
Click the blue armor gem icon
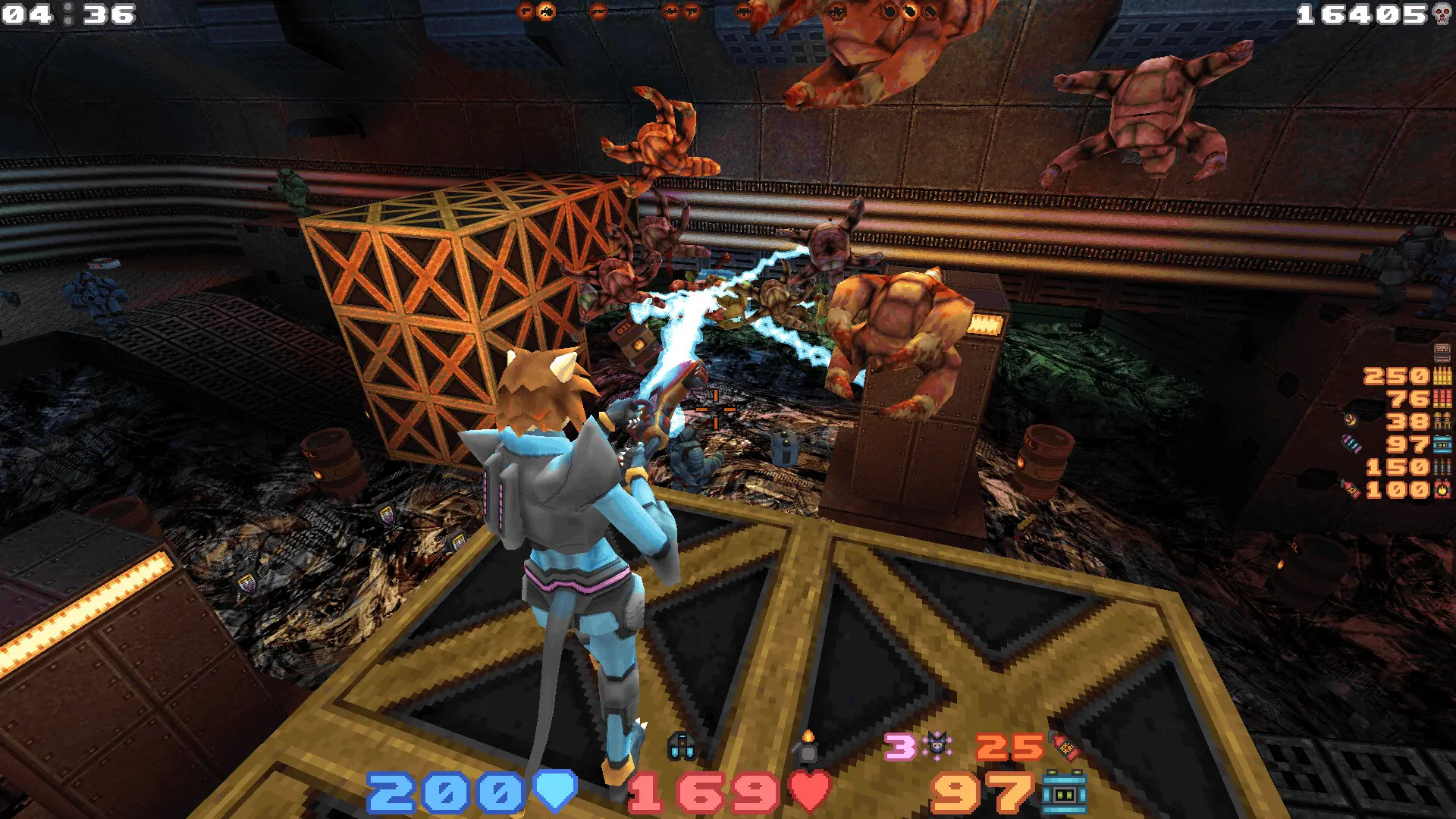556,792
